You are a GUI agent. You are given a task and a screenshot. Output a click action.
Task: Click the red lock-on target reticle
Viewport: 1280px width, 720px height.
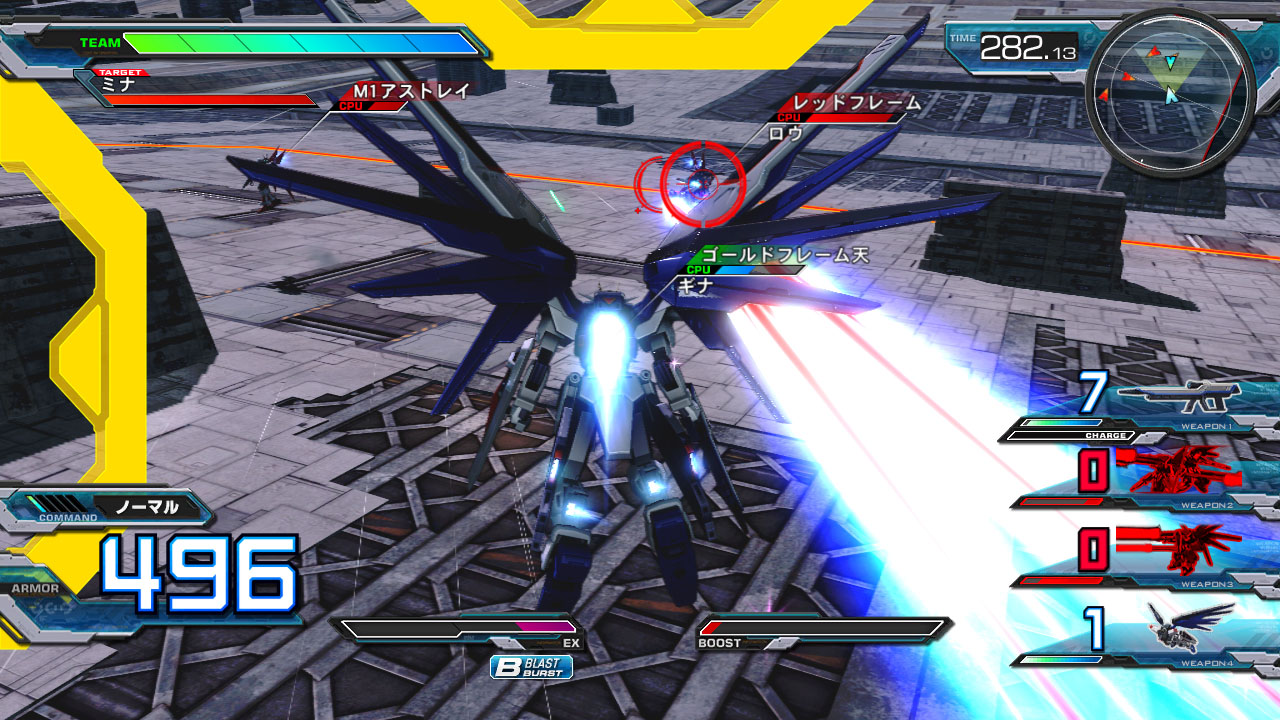tap(702, 180)
